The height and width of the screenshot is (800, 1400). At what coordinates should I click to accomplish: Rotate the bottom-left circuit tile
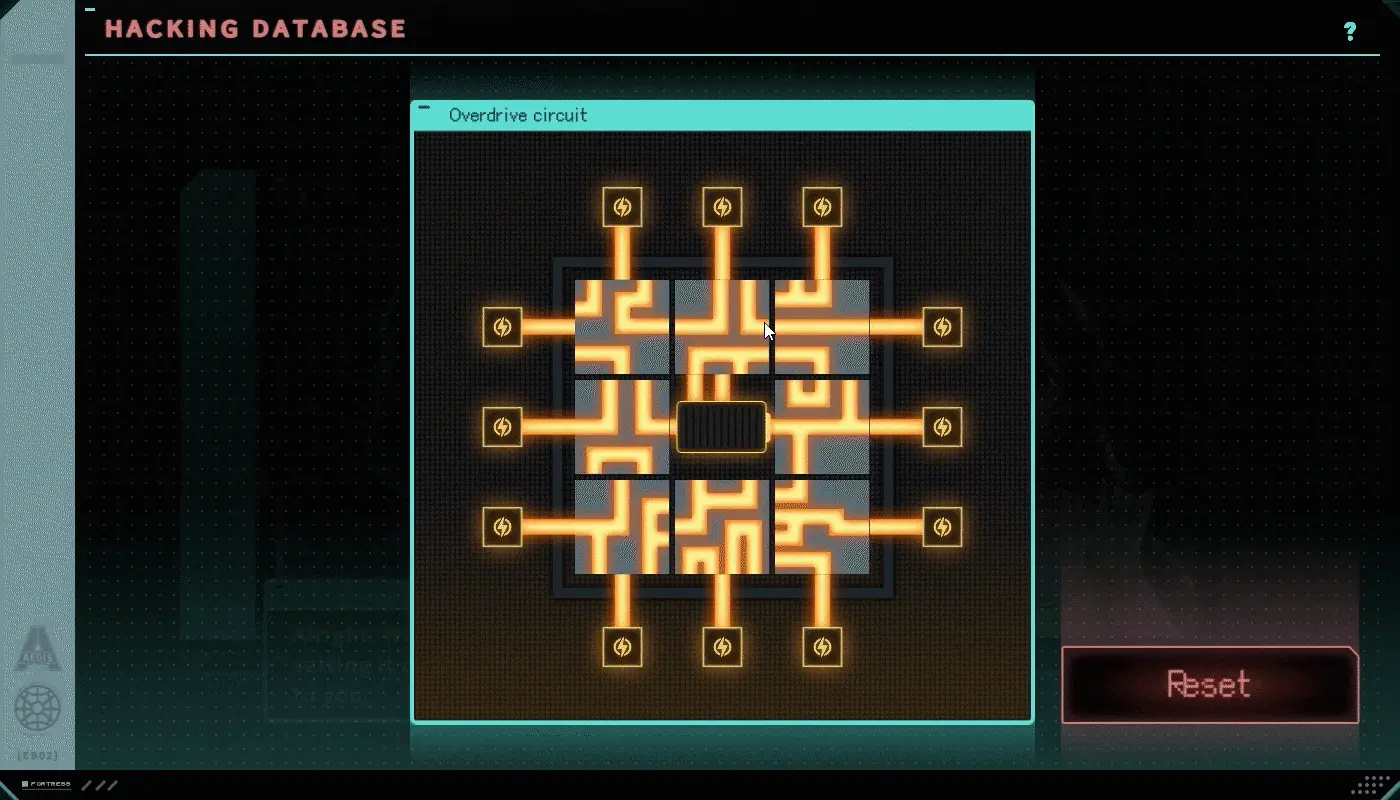pos(622,527)
